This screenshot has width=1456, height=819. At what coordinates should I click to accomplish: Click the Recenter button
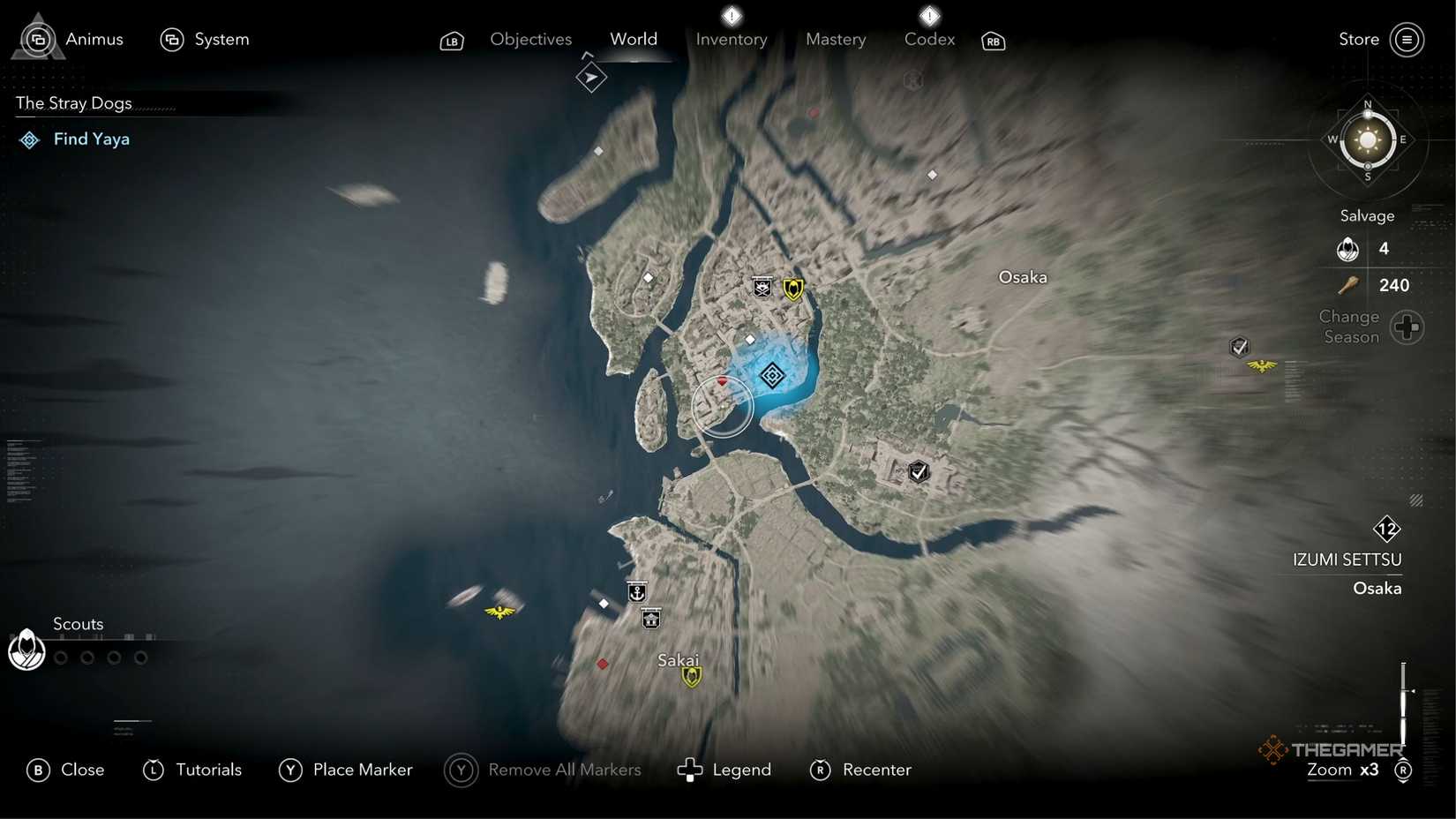point(877,770)
